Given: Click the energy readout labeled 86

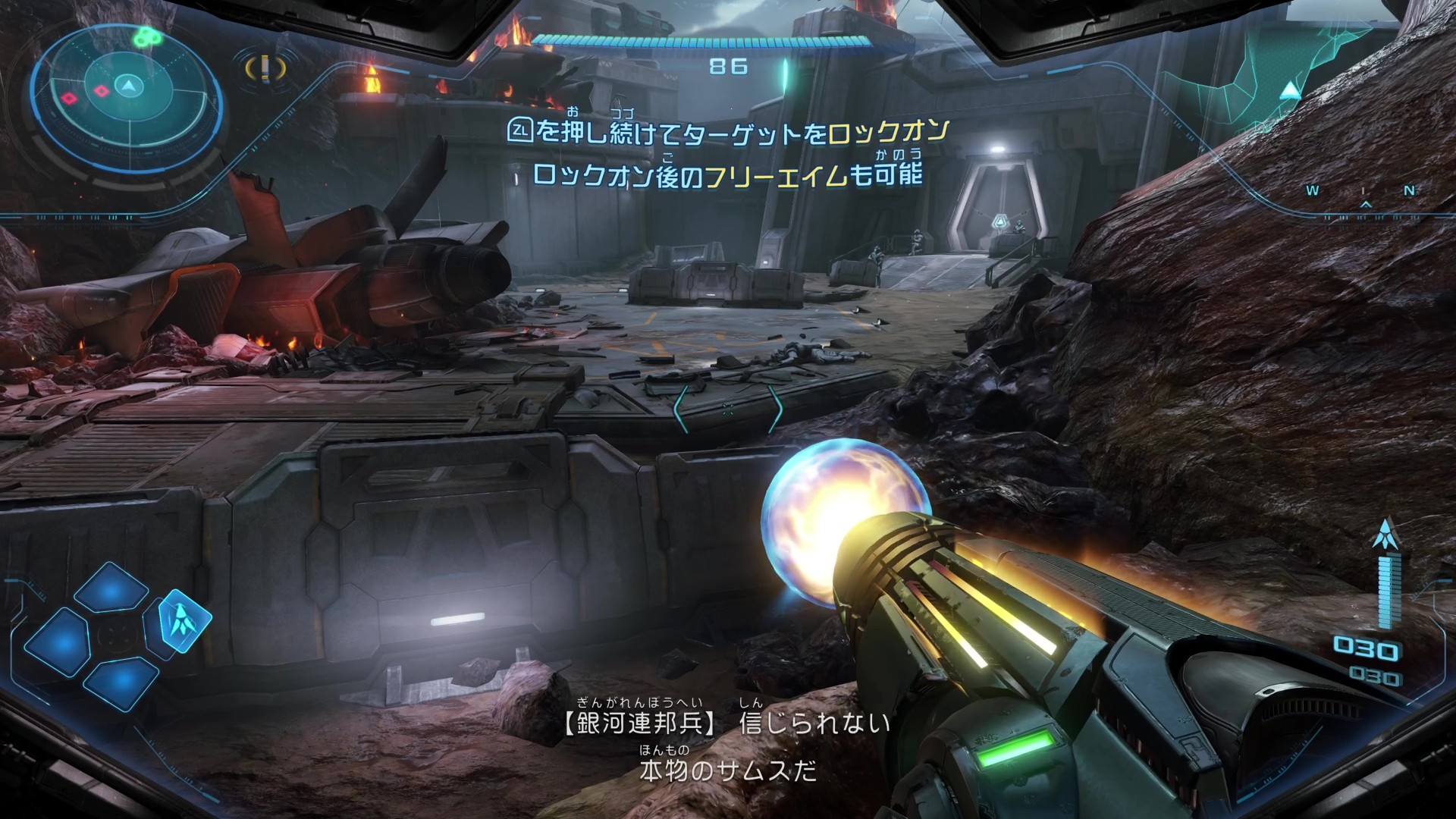Looking at the screenshot, I should click(726, 67).
